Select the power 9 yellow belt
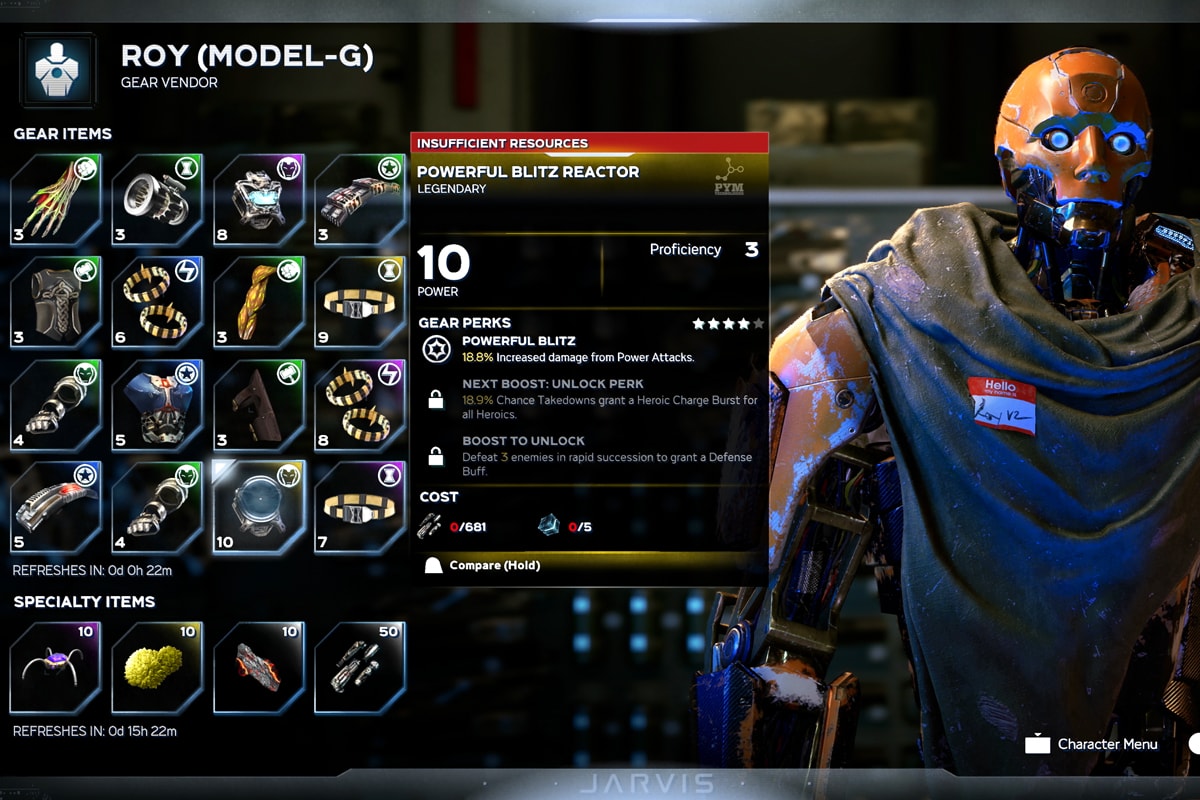This screenshot has height=800, width=1200. pos(360,301)
